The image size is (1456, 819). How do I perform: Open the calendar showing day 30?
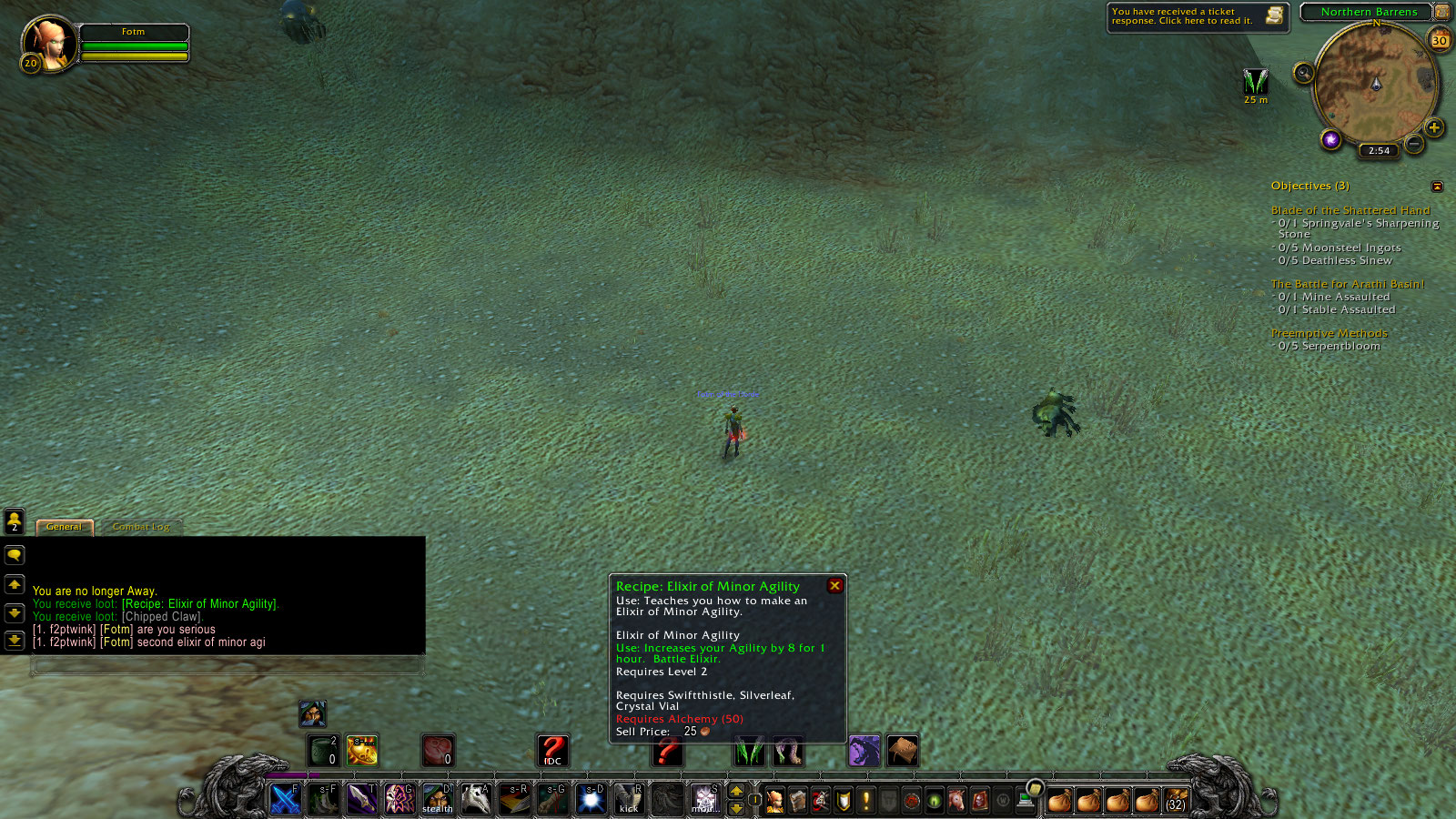point(1440,40)
